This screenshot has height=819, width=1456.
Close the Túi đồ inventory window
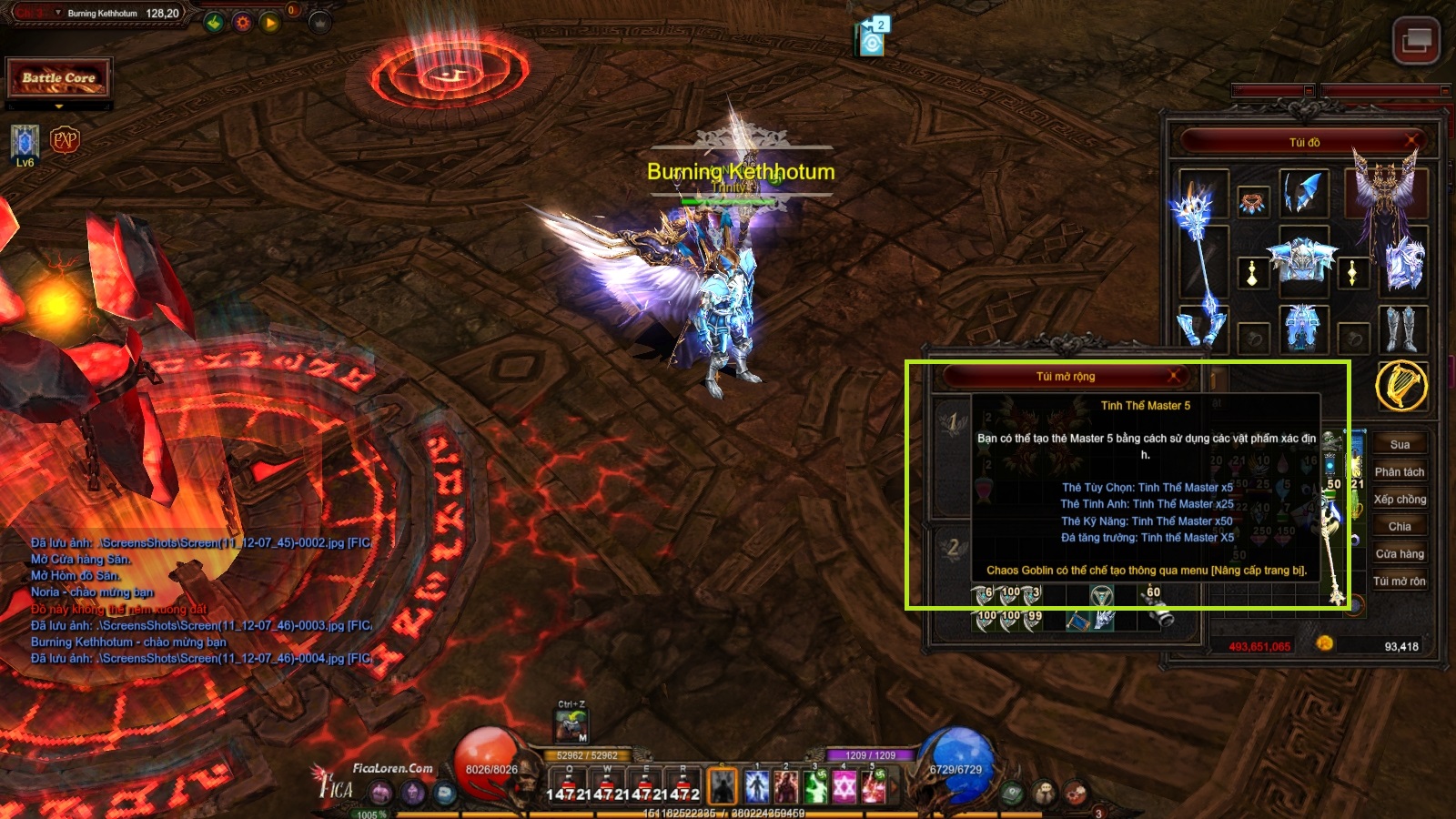click(x=1411, y=141)
